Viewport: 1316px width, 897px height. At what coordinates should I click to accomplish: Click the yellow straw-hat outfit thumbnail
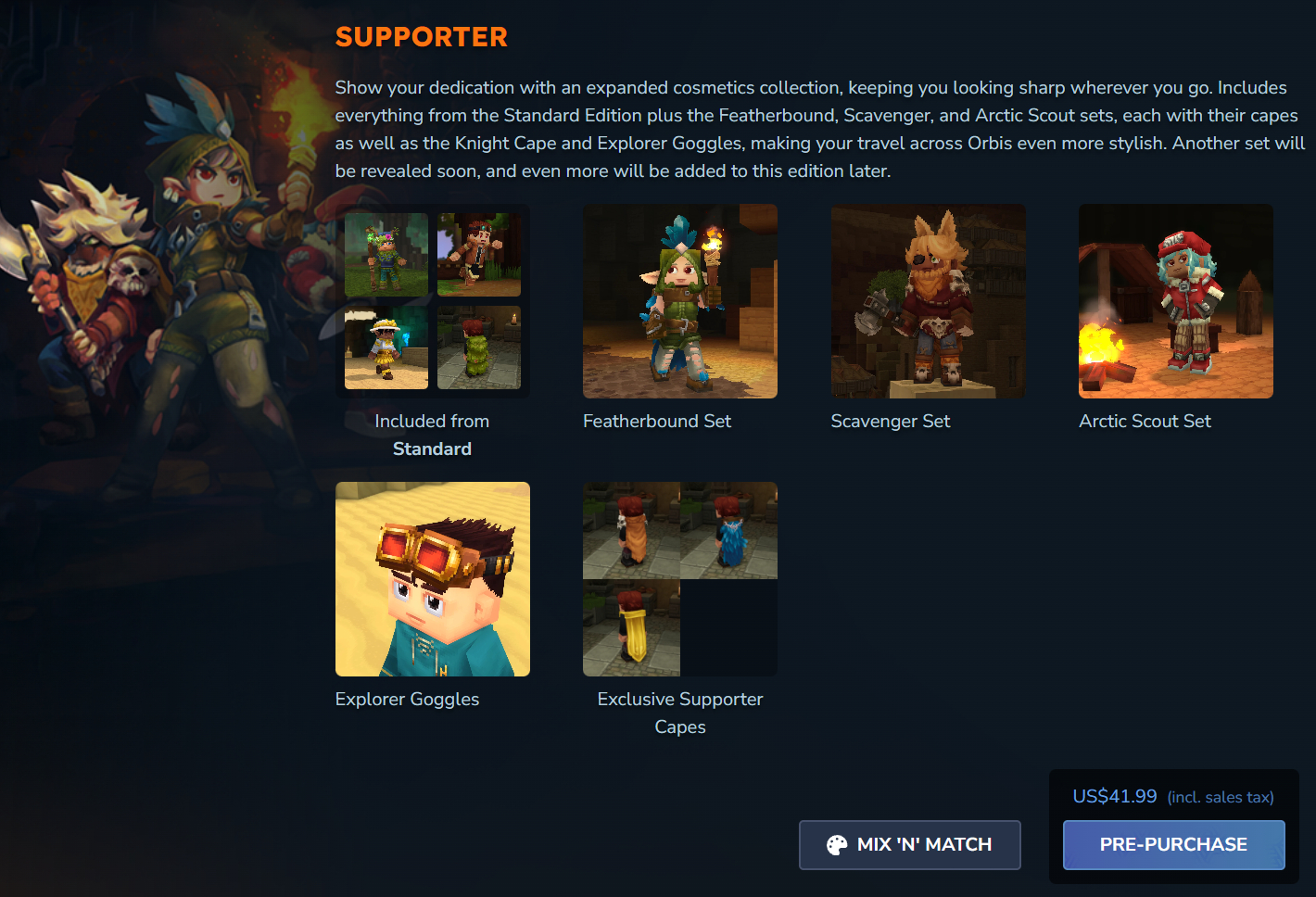pyautogui.click(x=386, y=348)
